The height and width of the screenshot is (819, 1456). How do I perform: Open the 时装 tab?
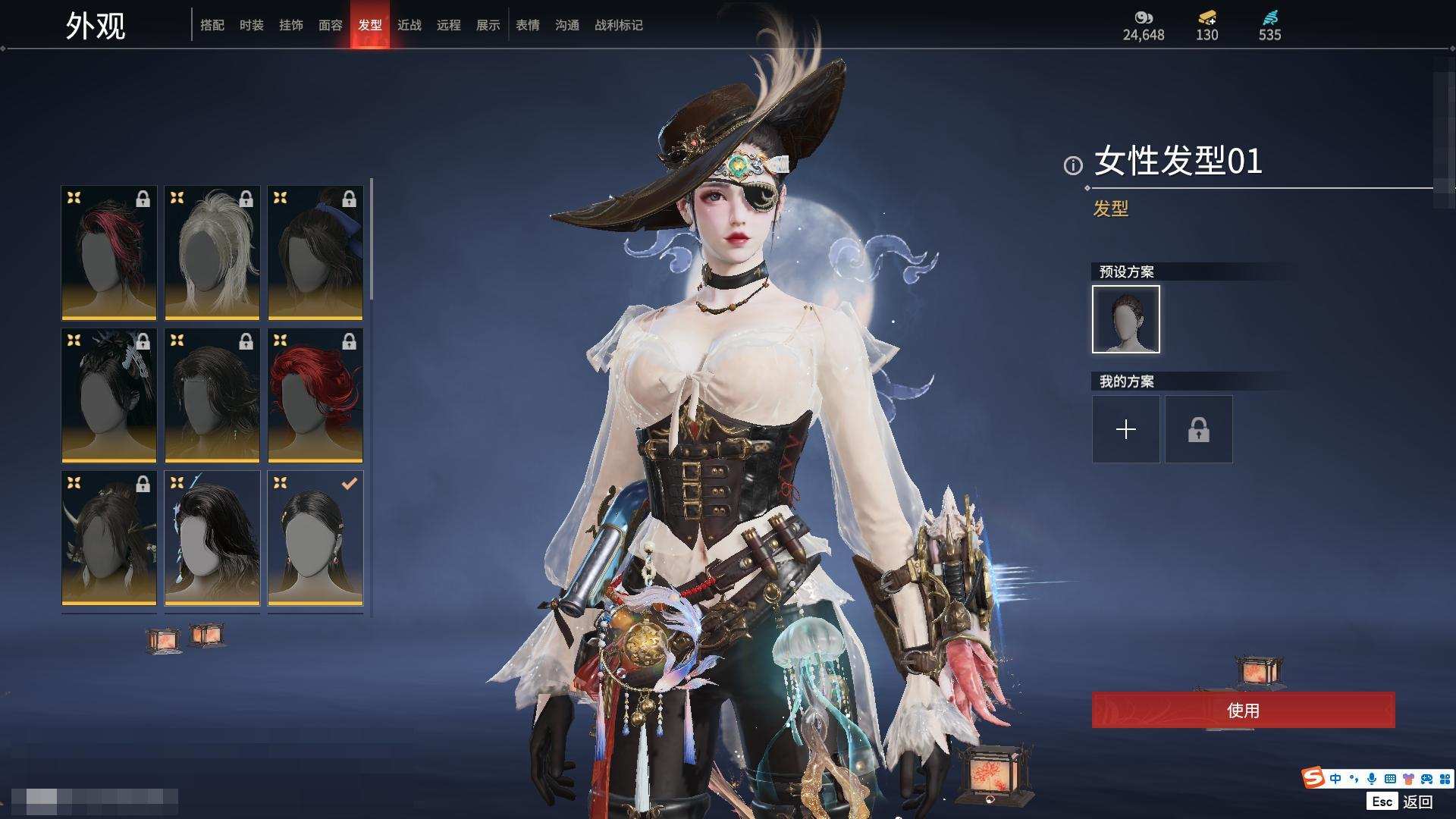click(x=252, y=25)
